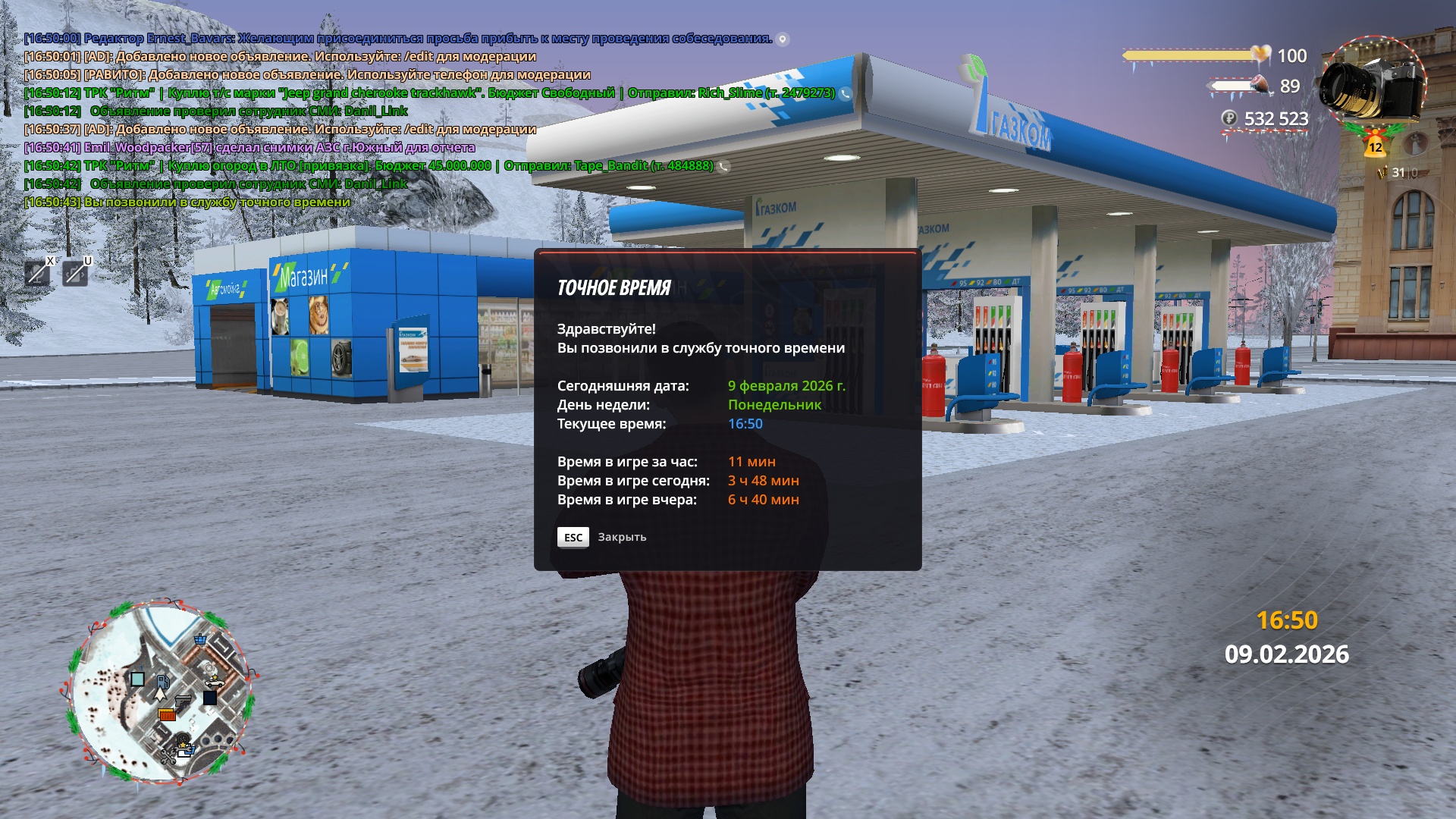Screen dimensions: 1456x819
Task: Click the ruble currency coin icon
Action: [1229, 118]
